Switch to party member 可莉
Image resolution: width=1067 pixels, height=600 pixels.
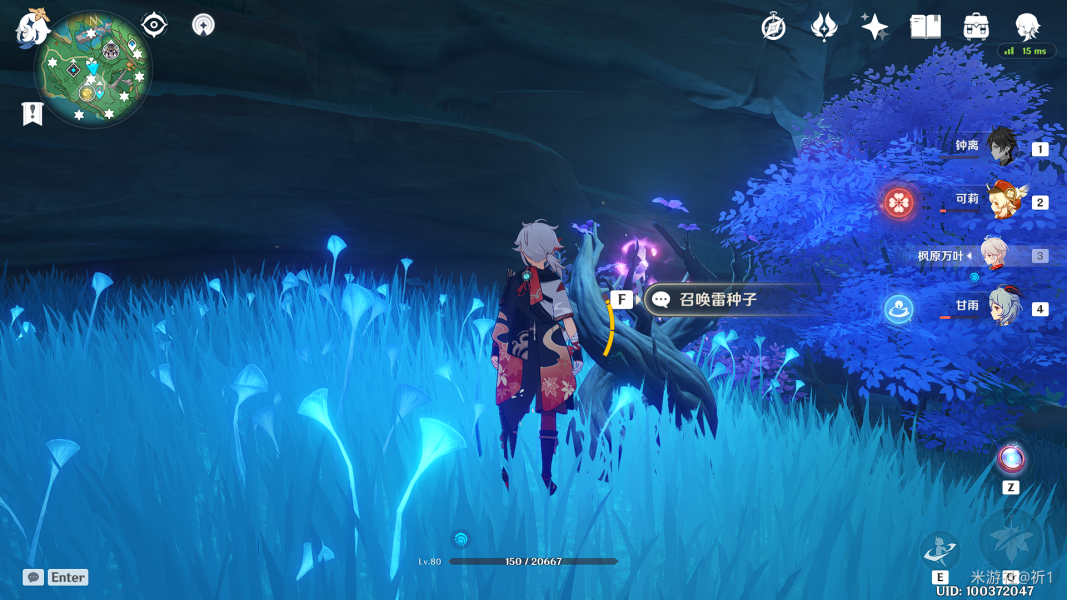(1000, 201)
